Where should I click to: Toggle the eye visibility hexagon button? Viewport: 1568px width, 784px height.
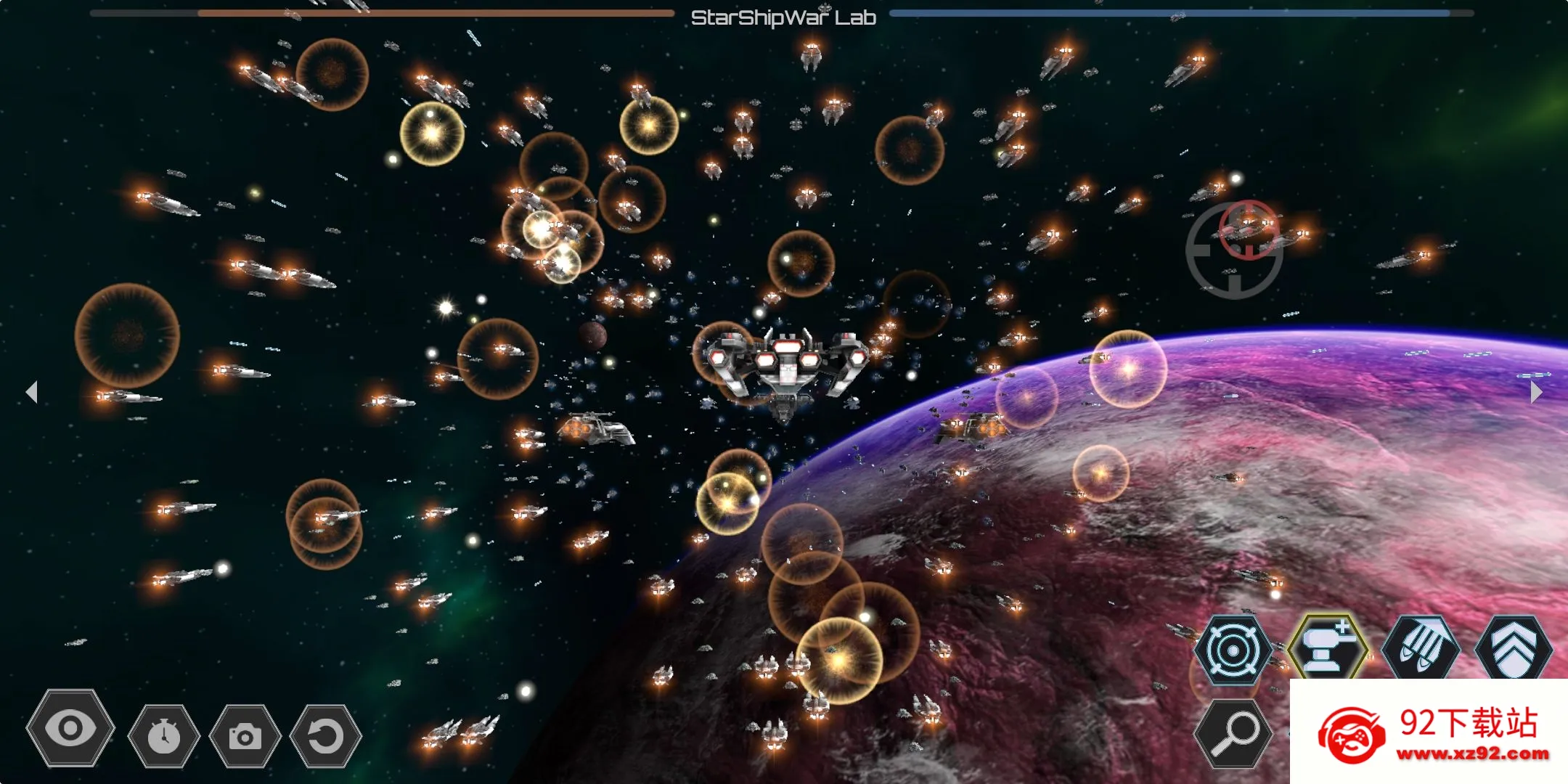[x=70, y=728]
